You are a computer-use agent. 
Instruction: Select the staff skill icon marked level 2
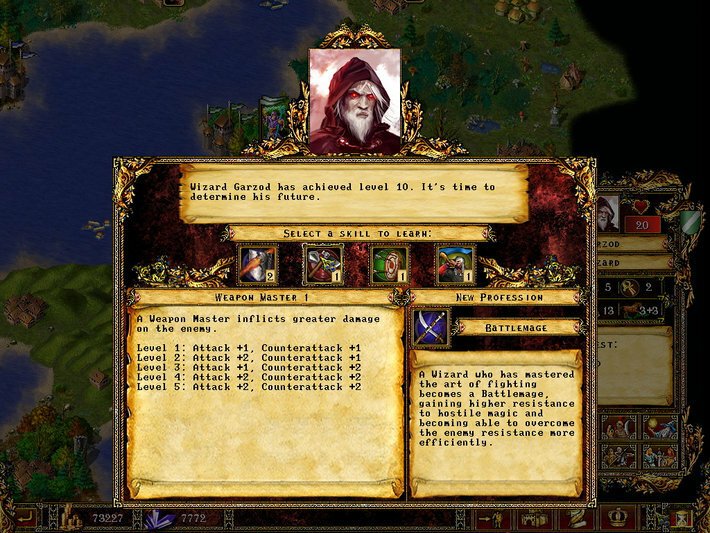(257, 265)
